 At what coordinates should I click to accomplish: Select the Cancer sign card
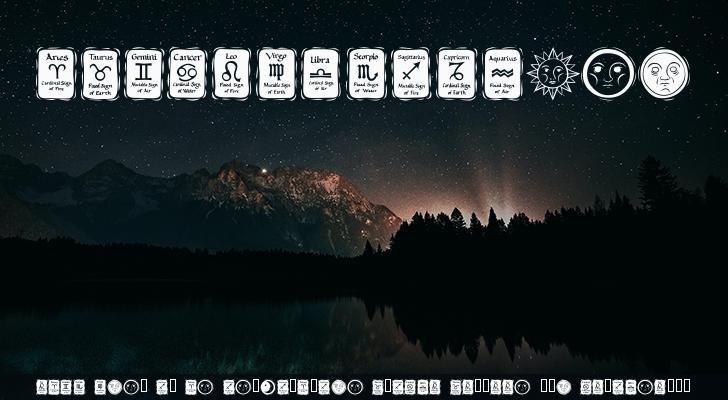coord(187,74)
